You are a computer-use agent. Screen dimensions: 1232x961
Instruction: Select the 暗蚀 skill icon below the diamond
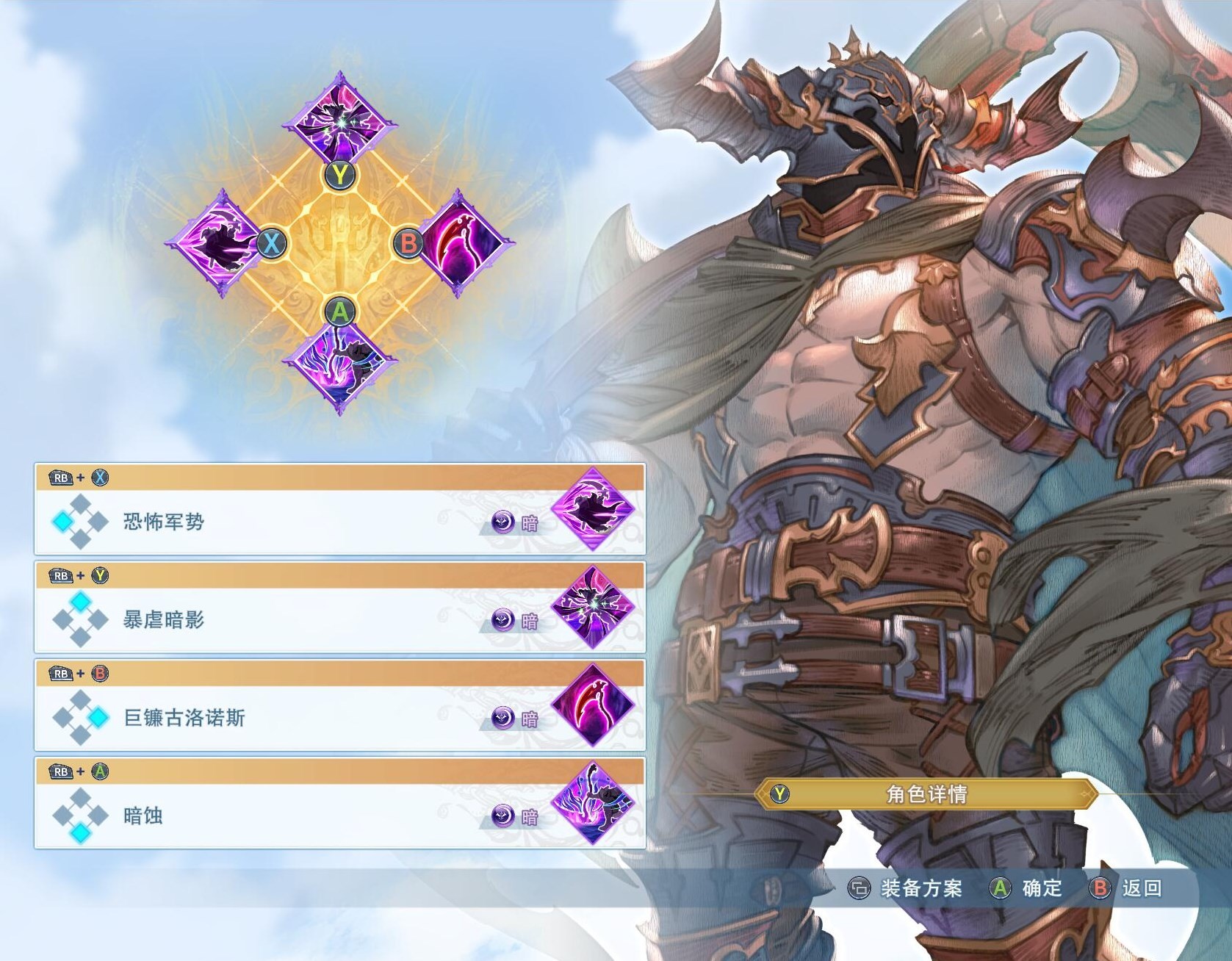point(339,366)
